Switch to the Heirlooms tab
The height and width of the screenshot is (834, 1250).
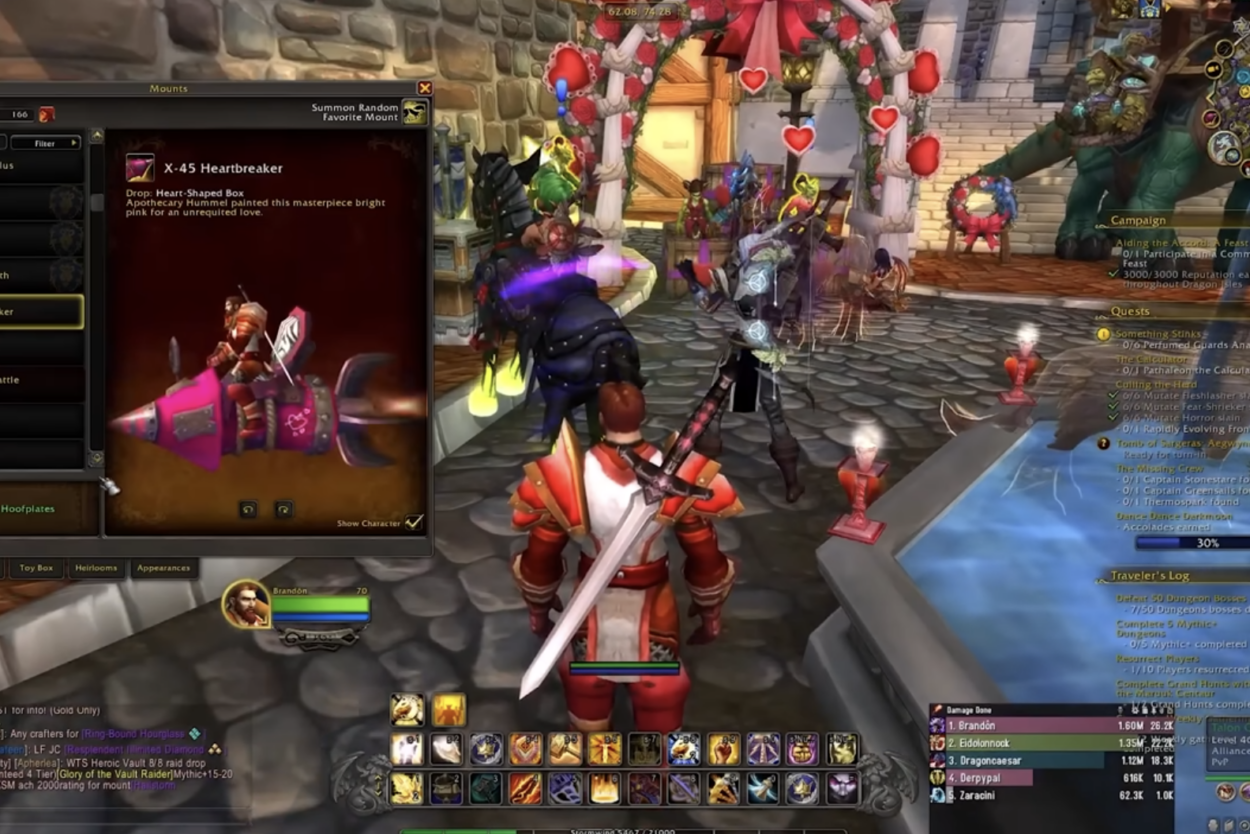96,568
